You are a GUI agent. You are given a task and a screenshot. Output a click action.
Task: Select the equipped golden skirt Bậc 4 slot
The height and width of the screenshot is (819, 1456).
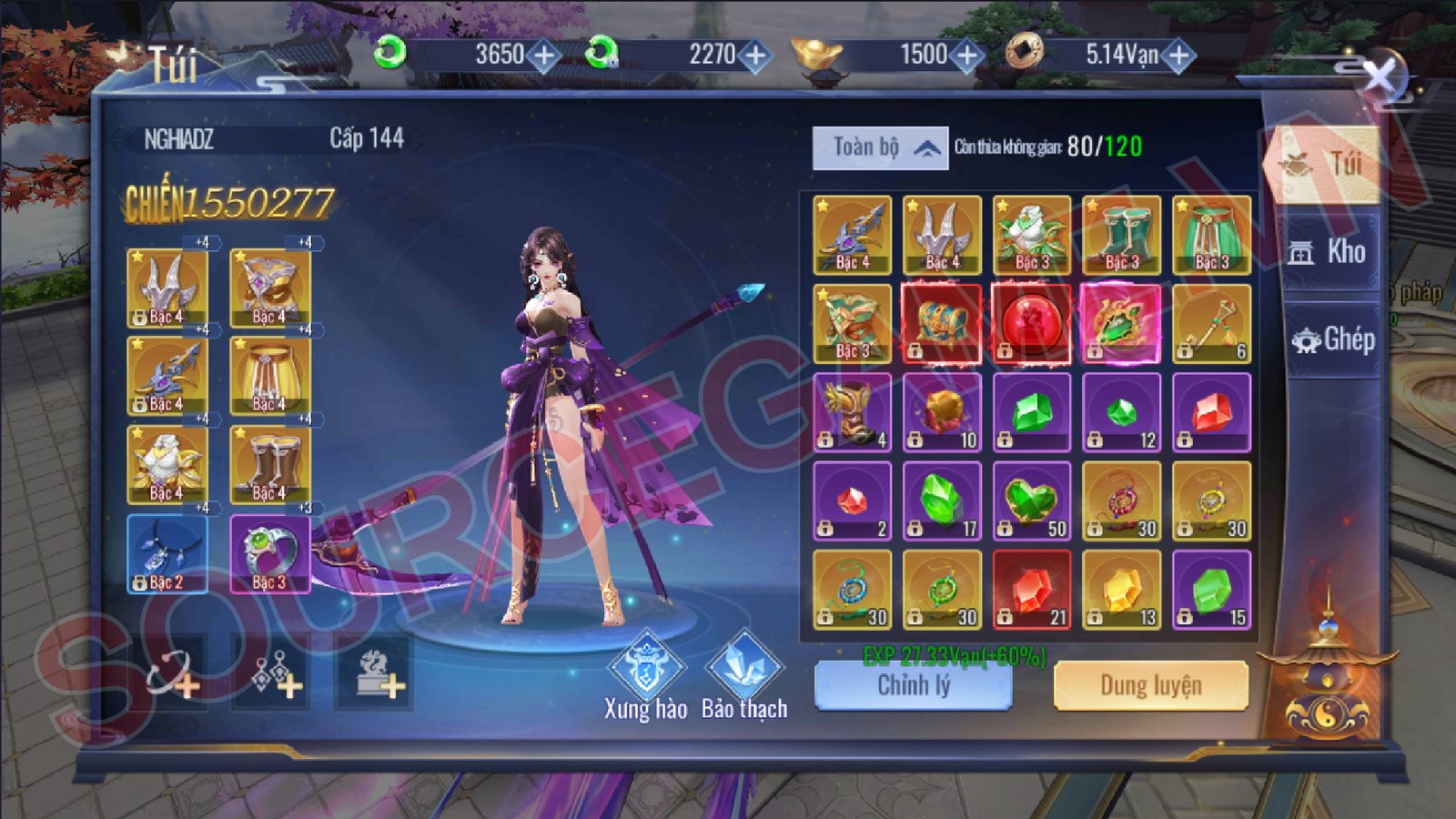click(x=270, y=377)
